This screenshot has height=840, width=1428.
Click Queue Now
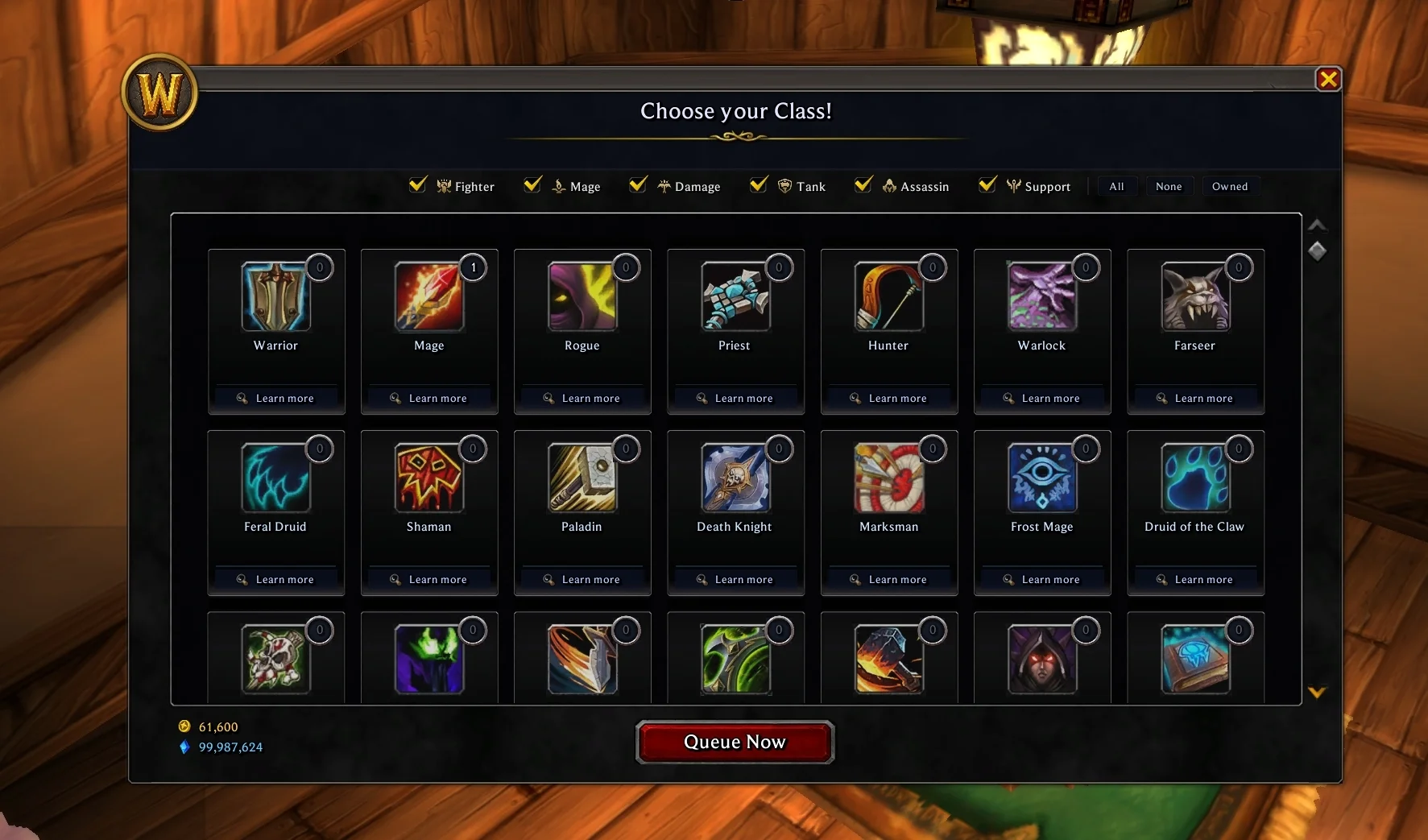point(734,742)
